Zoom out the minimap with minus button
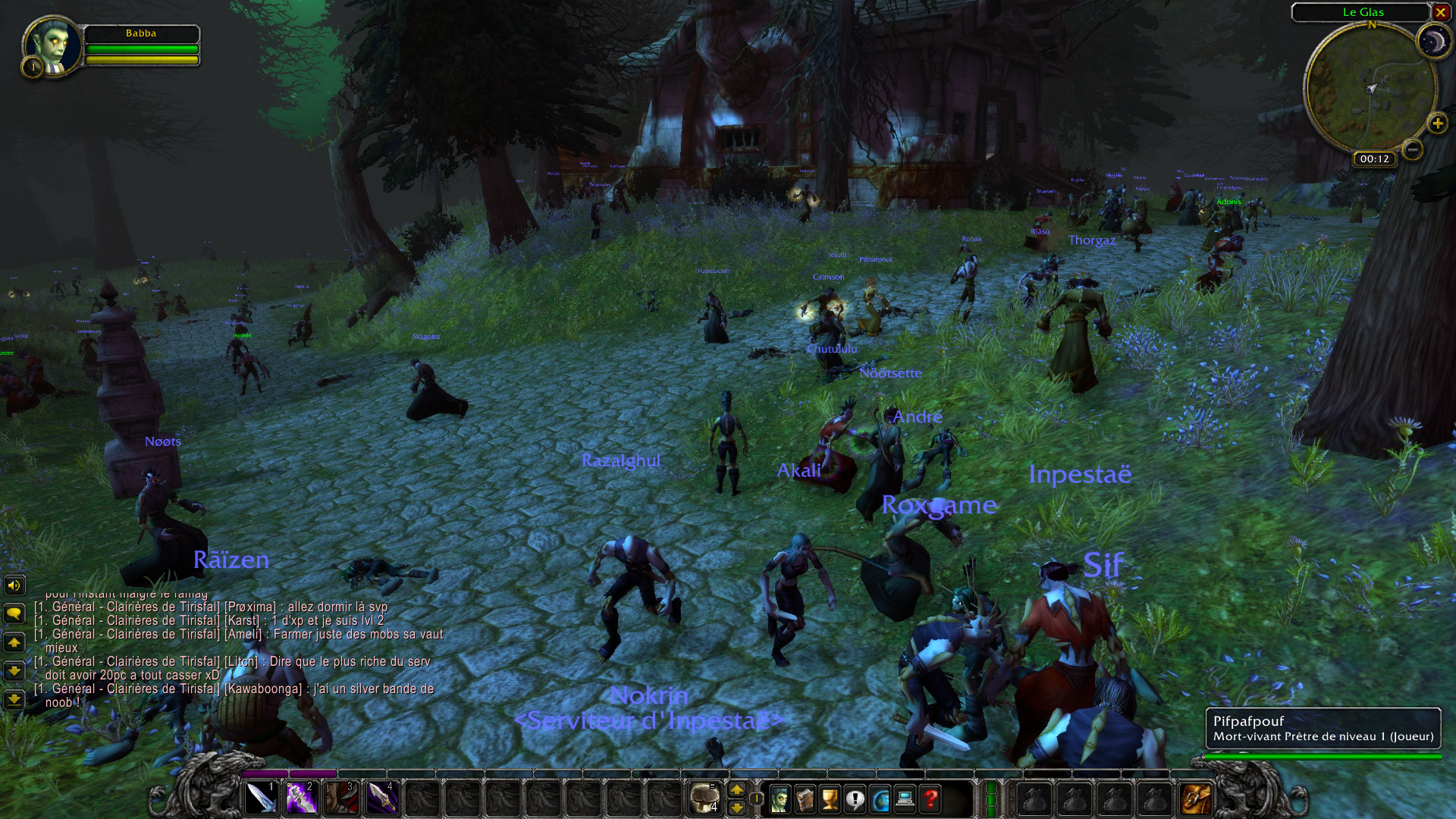This screenshot has width=1456, height=819. pos(1412,149)
